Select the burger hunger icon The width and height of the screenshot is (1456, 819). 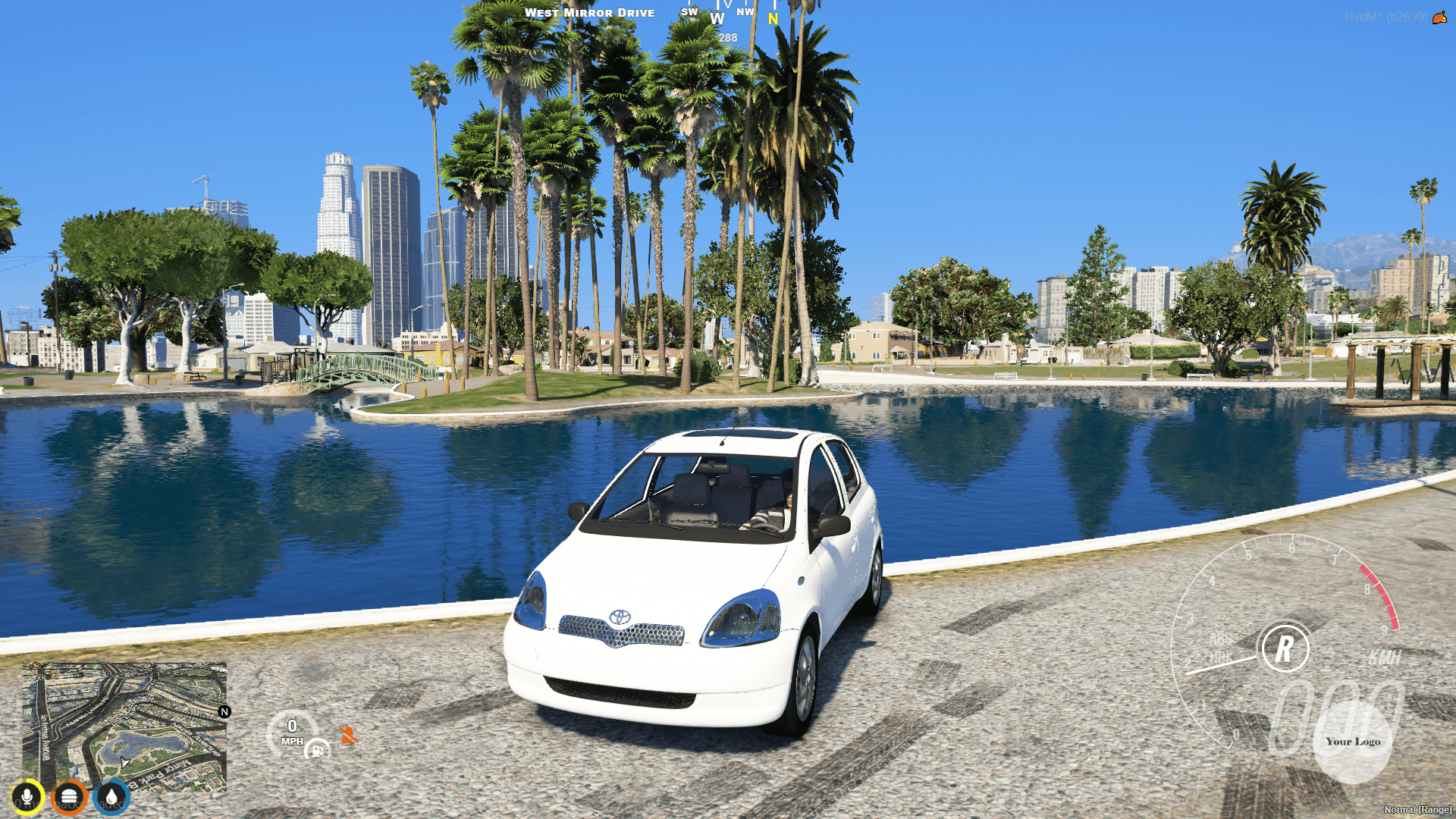(70, 795)
